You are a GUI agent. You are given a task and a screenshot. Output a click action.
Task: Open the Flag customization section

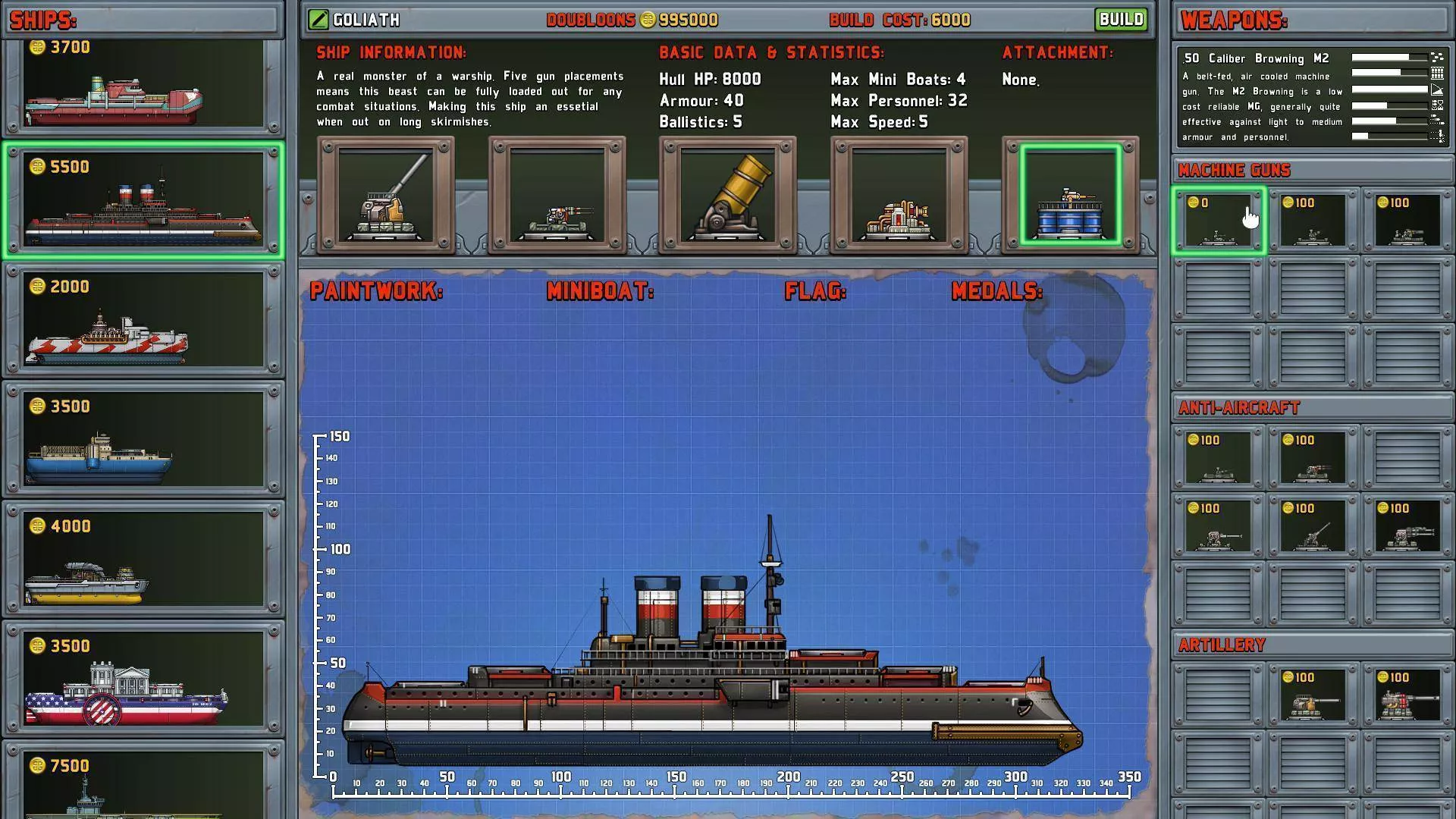point(815,290)
